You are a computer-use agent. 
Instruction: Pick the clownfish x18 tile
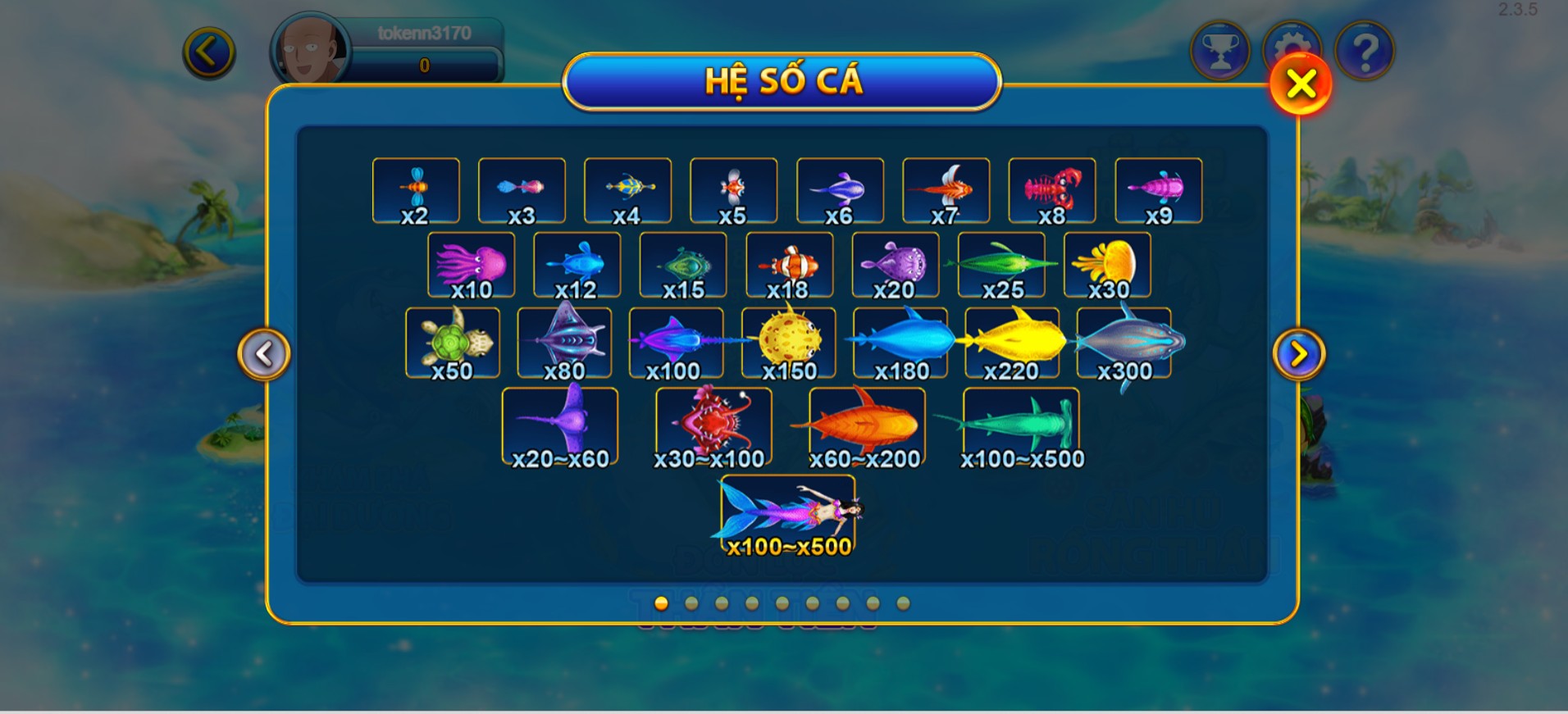789,266
